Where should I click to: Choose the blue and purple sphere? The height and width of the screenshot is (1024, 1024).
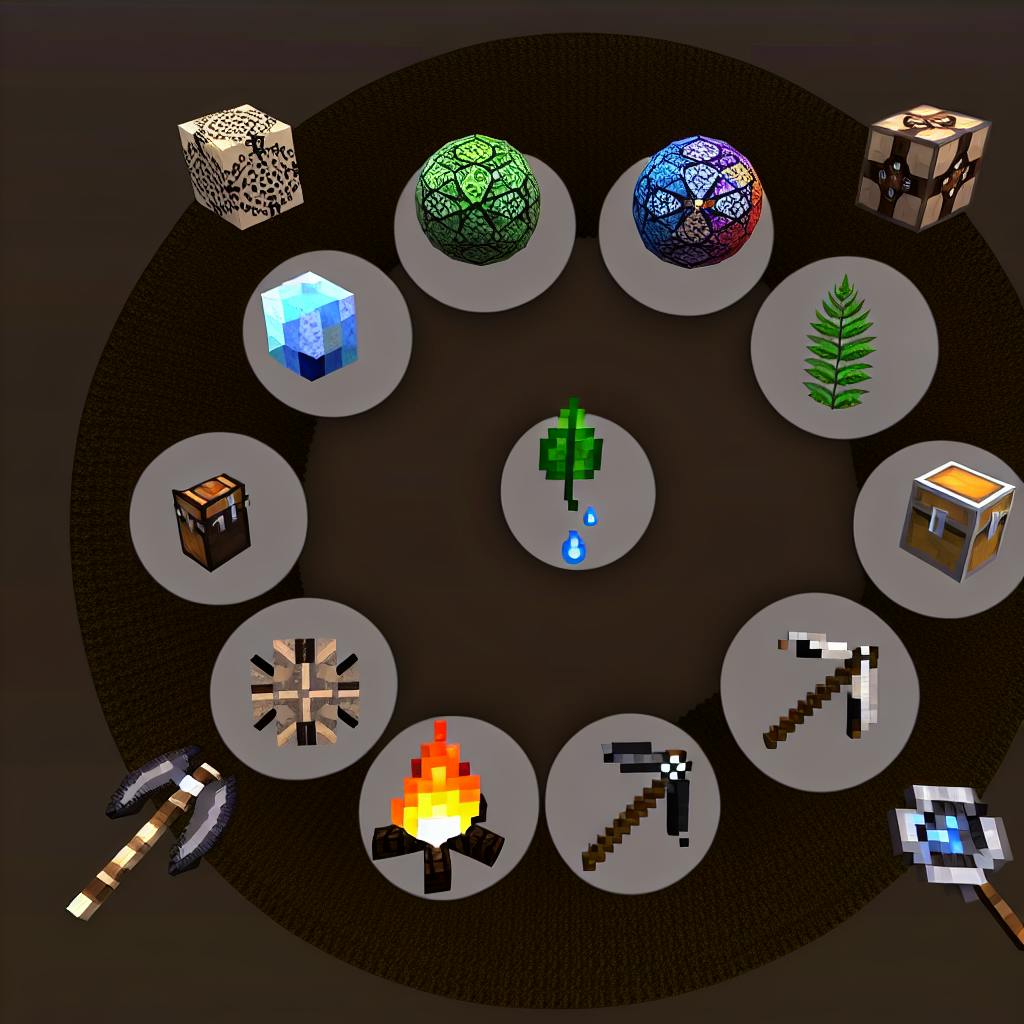[697, 202]
